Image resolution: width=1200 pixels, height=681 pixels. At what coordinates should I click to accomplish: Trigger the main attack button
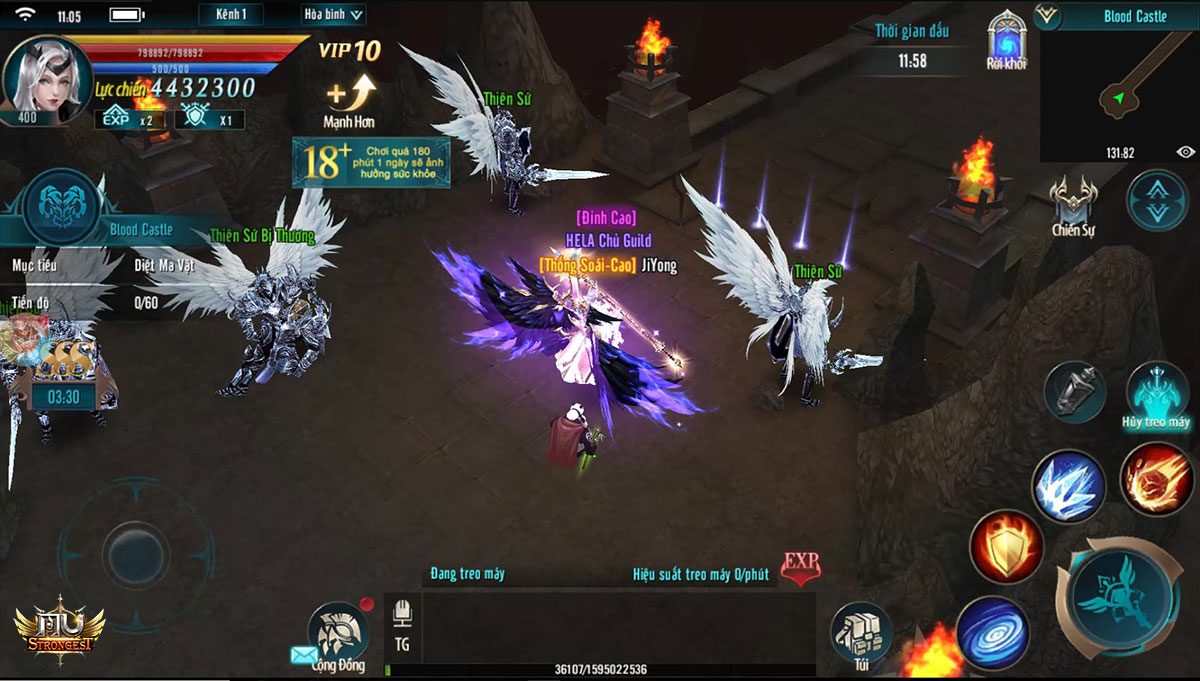(x=1119, y=598)
